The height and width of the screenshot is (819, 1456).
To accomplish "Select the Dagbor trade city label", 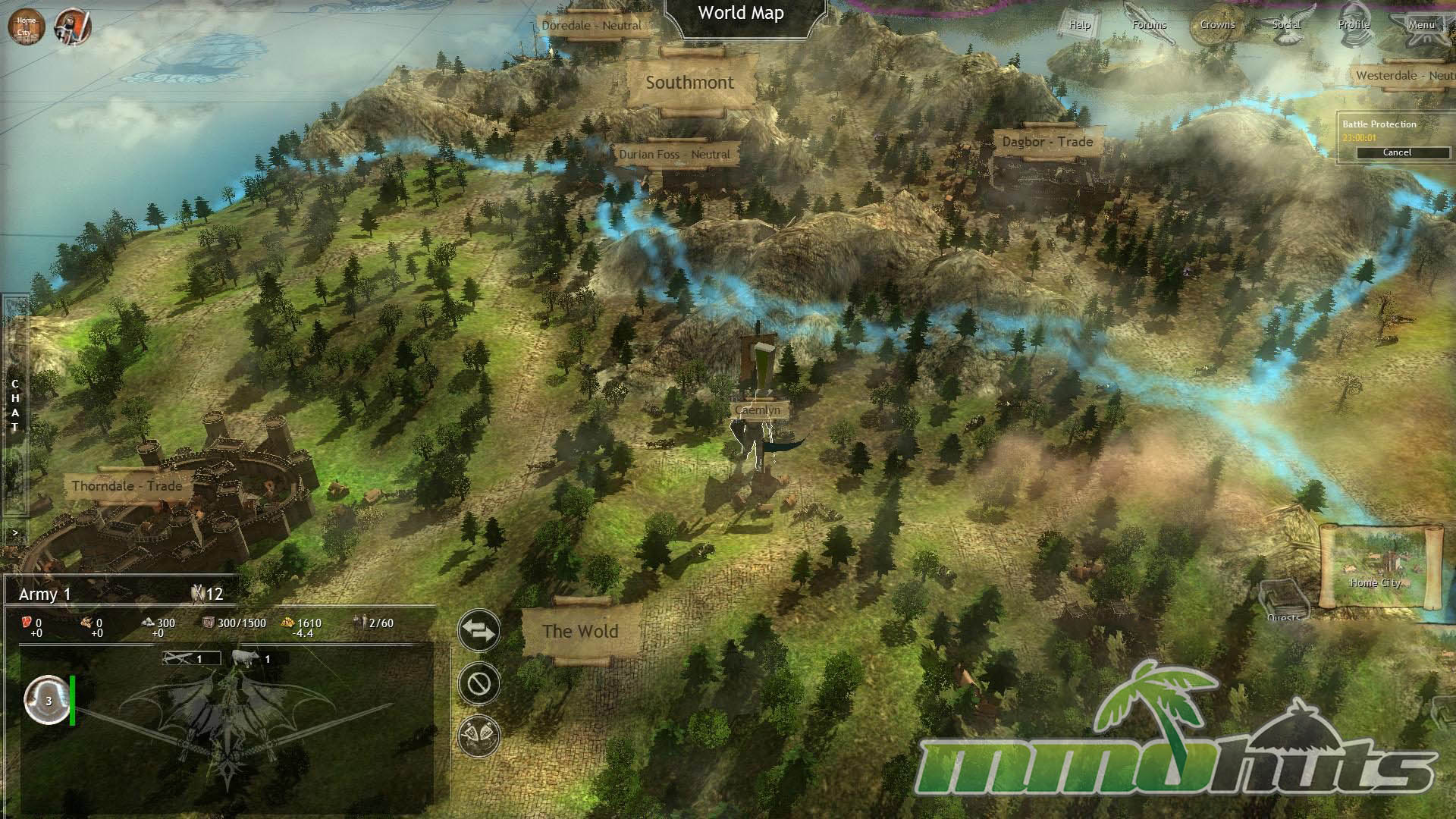I will [1047, 142].
